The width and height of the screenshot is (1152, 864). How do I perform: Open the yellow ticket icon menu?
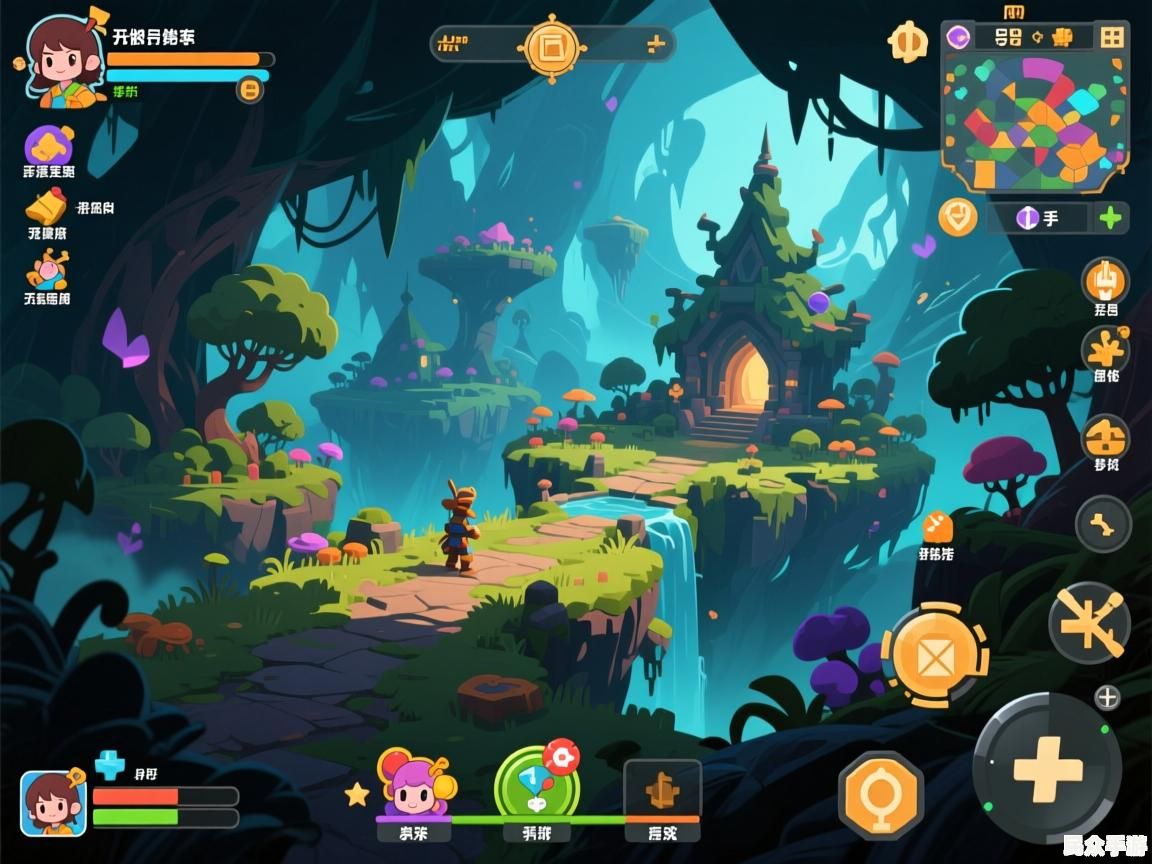46,207
